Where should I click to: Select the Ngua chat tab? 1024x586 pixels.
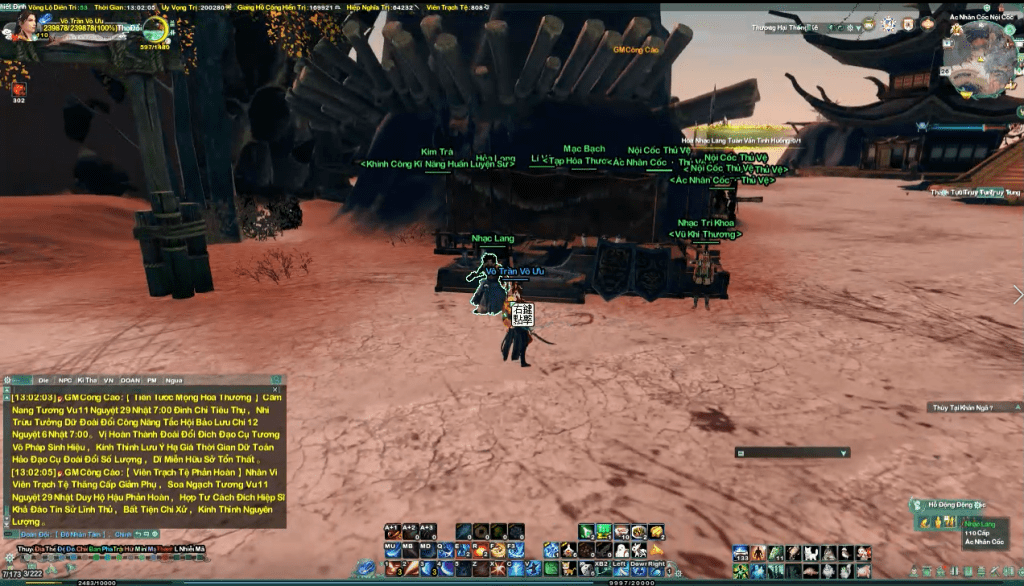(x=174, y=380)
